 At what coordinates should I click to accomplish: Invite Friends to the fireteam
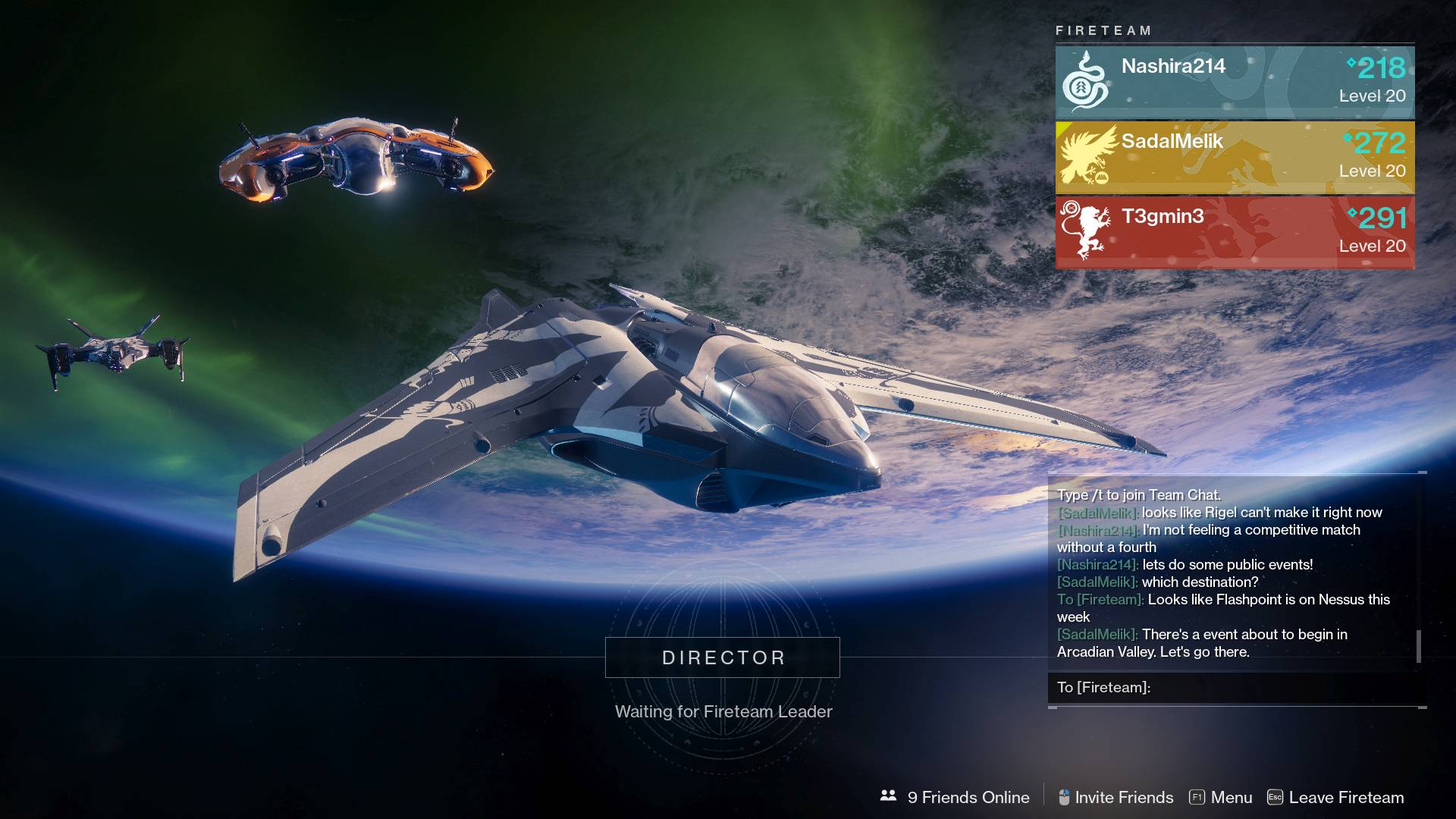tap(1116, 797)
